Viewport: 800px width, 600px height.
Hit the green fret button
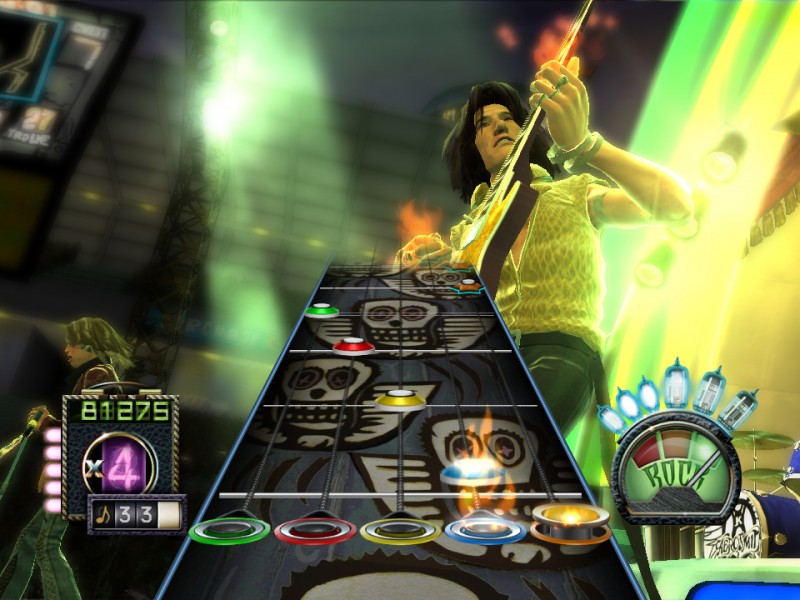click(x=229, y=529)
